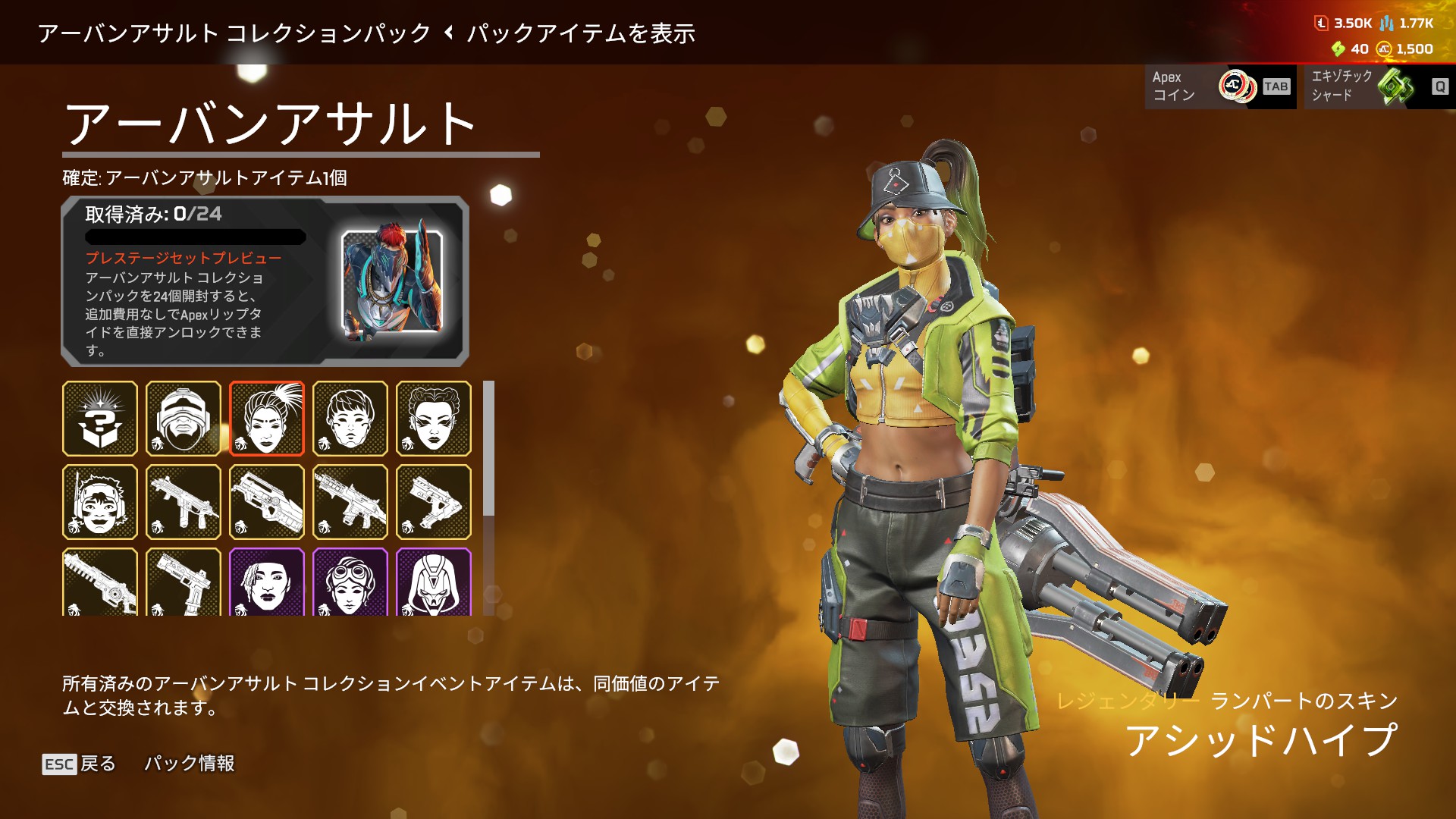Screen dimensions: 1456x819
Task: Select the headphone-wearing legend skin tile
Action: (x=100, y=502)
